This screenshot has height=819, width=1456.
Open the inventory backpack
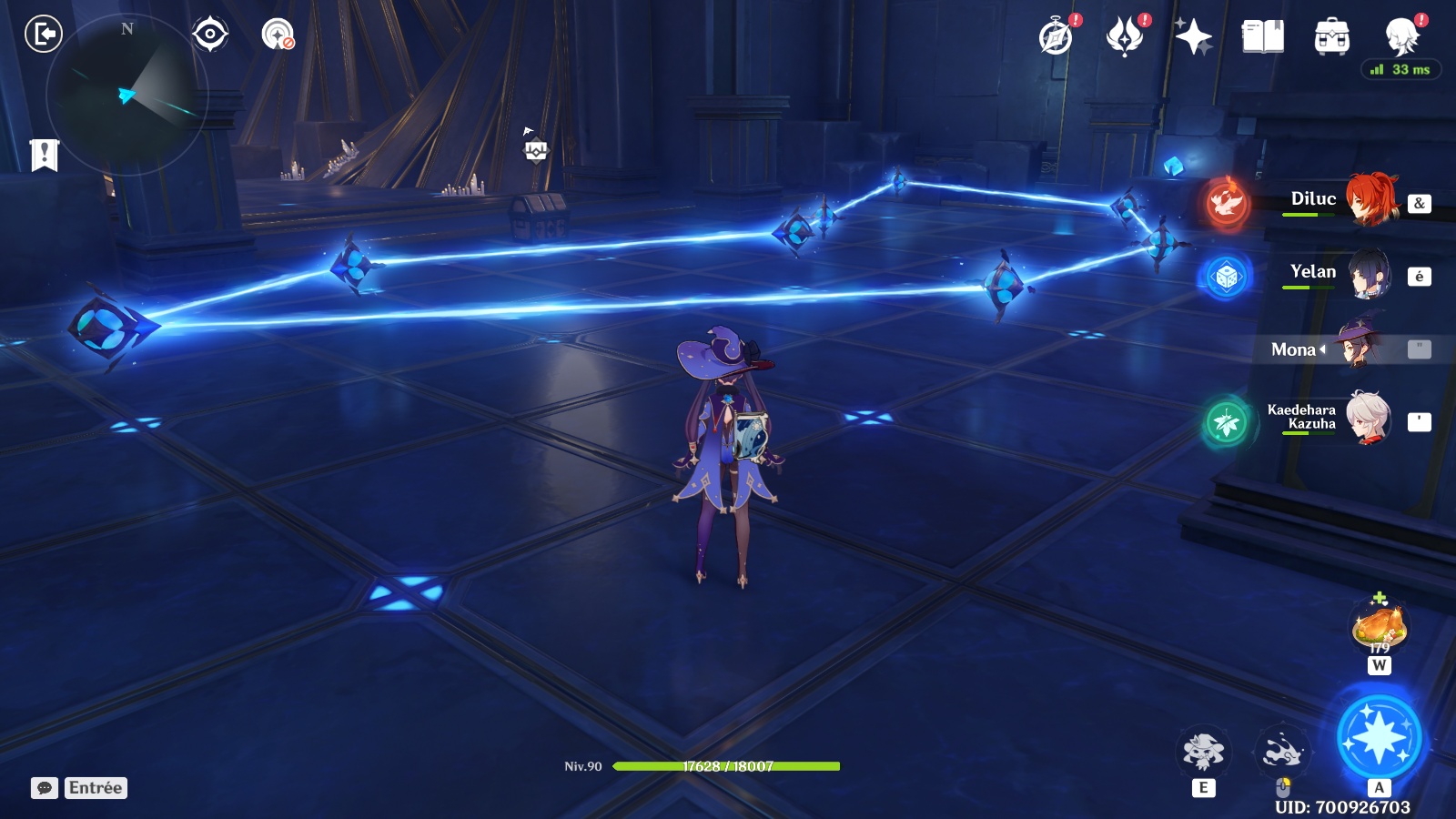click(x=1331, y=37)
